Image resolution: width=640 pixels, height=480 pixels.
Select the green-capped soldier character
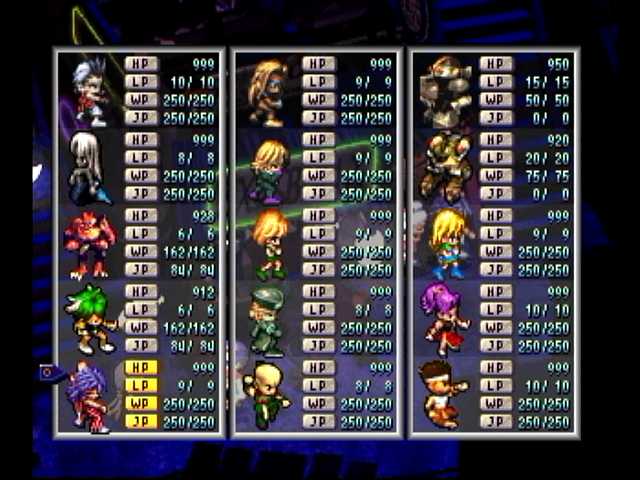pos(267,320)
